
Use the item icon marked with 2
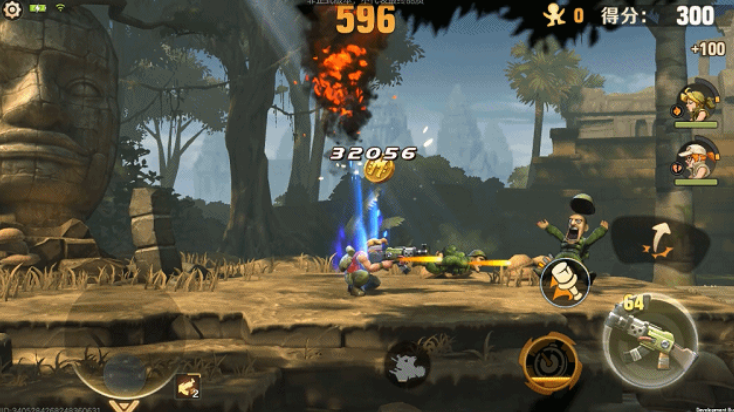(187, 386)
